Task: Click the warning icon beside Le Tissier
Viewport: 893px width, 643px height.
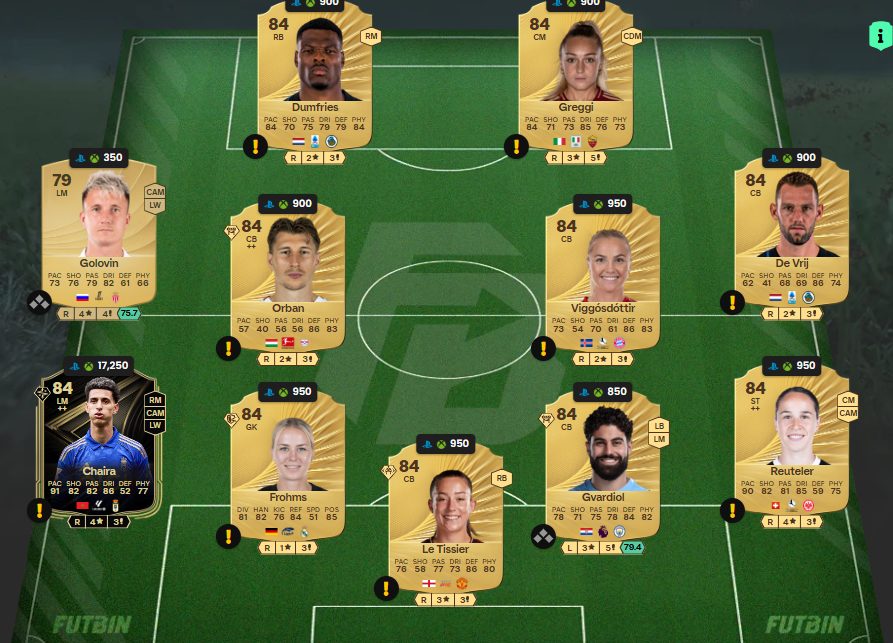Action: coord(386,588)
